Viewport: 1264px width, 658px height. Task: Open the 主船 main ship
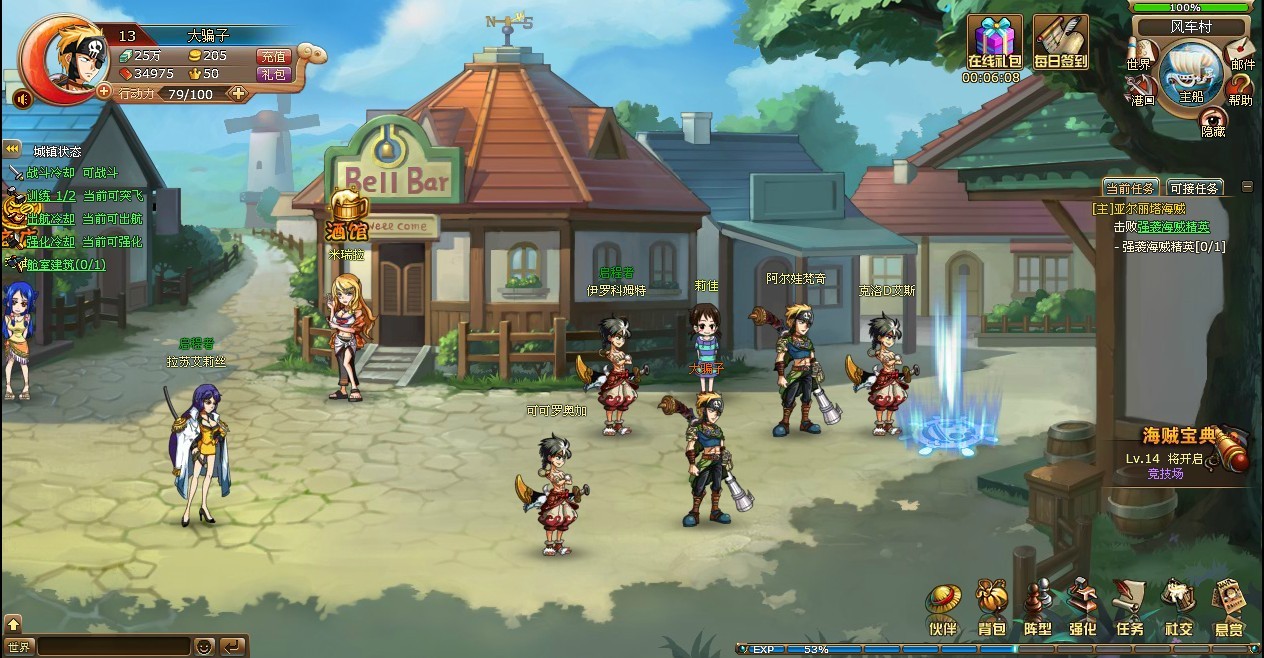click(x=1190, y=75)
